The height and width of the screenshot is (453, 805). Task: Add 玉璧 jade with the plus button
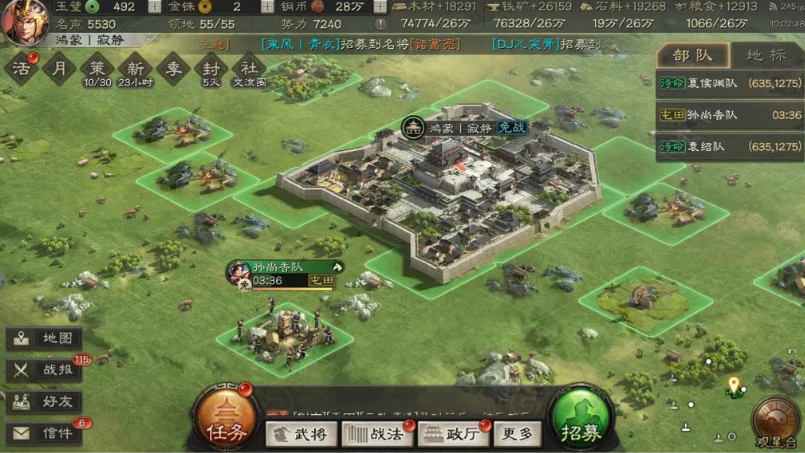click(154, 7)
